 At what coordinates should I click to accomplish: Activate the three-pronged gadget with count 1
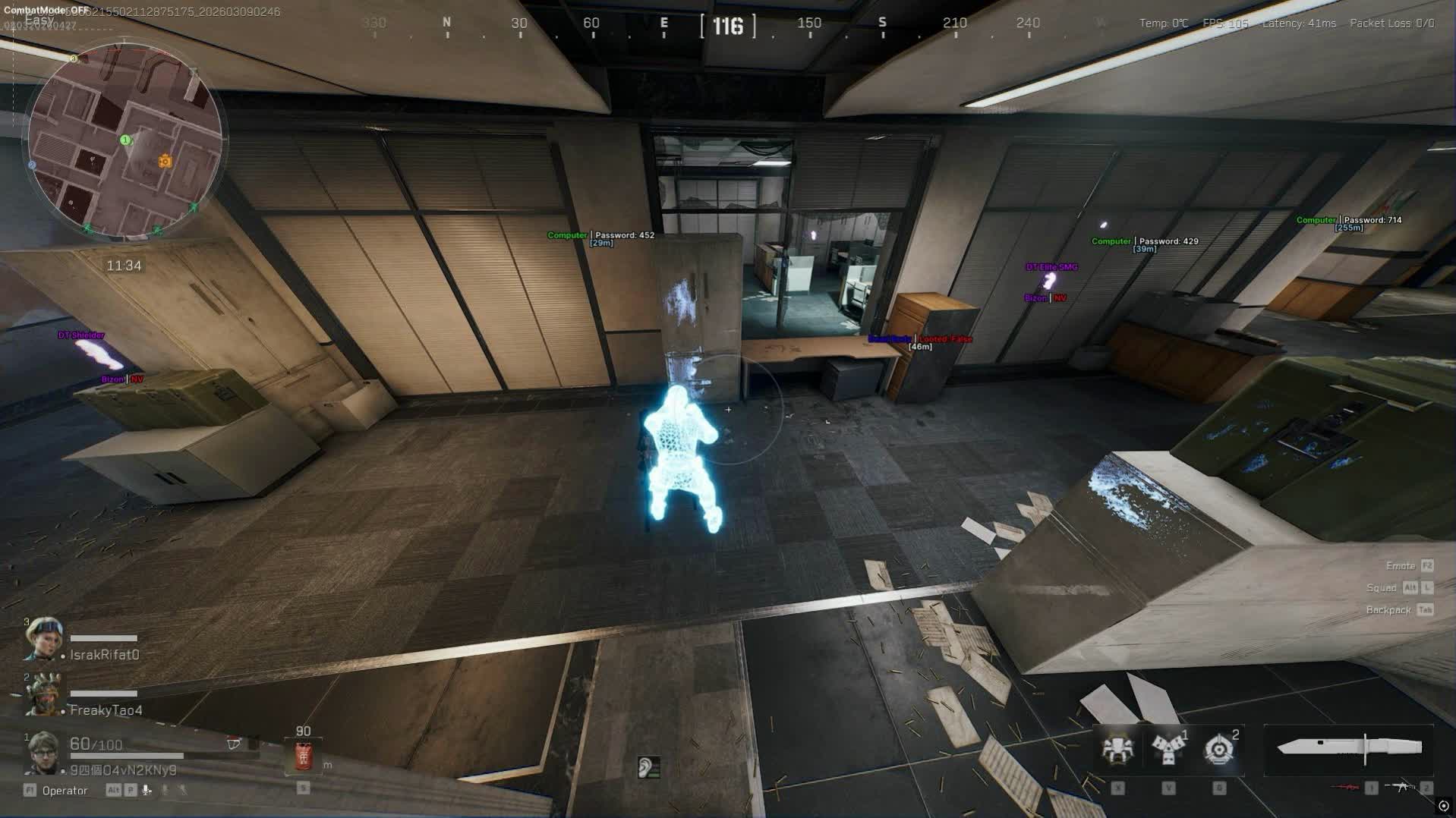pyautogui.click(x=1168, y=749)
